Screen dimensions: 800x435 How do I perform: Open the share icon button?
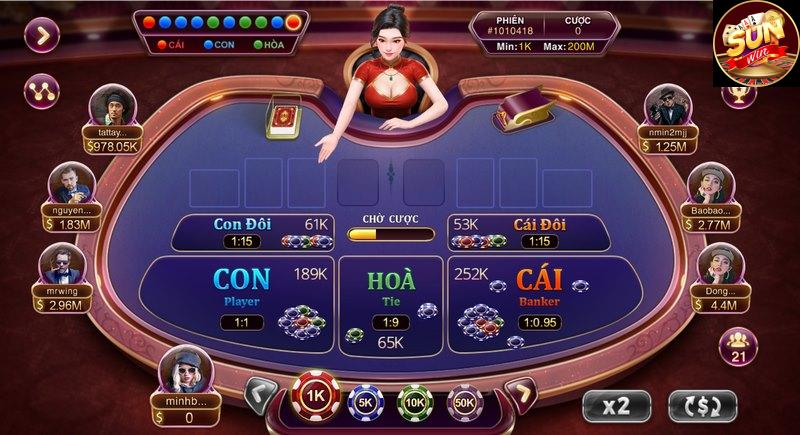tap(42, 91)
